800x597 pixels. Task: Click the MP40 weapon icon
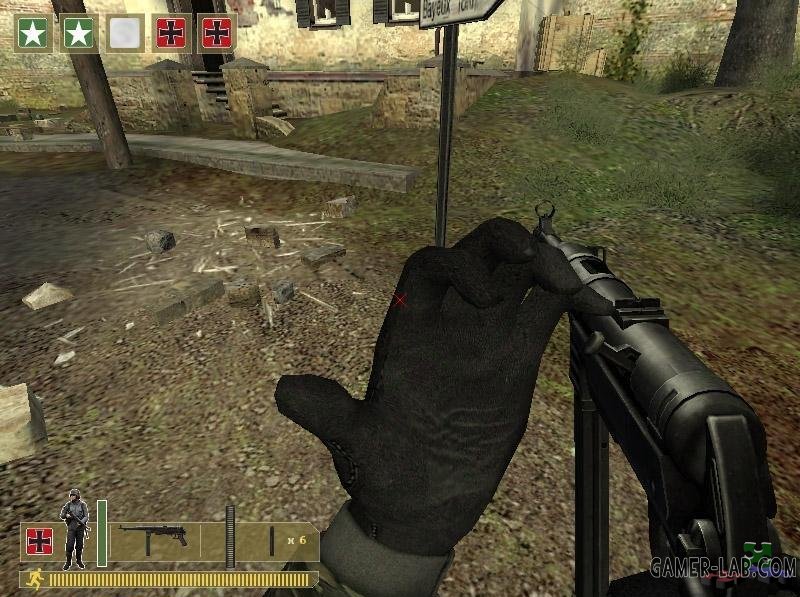153,535
